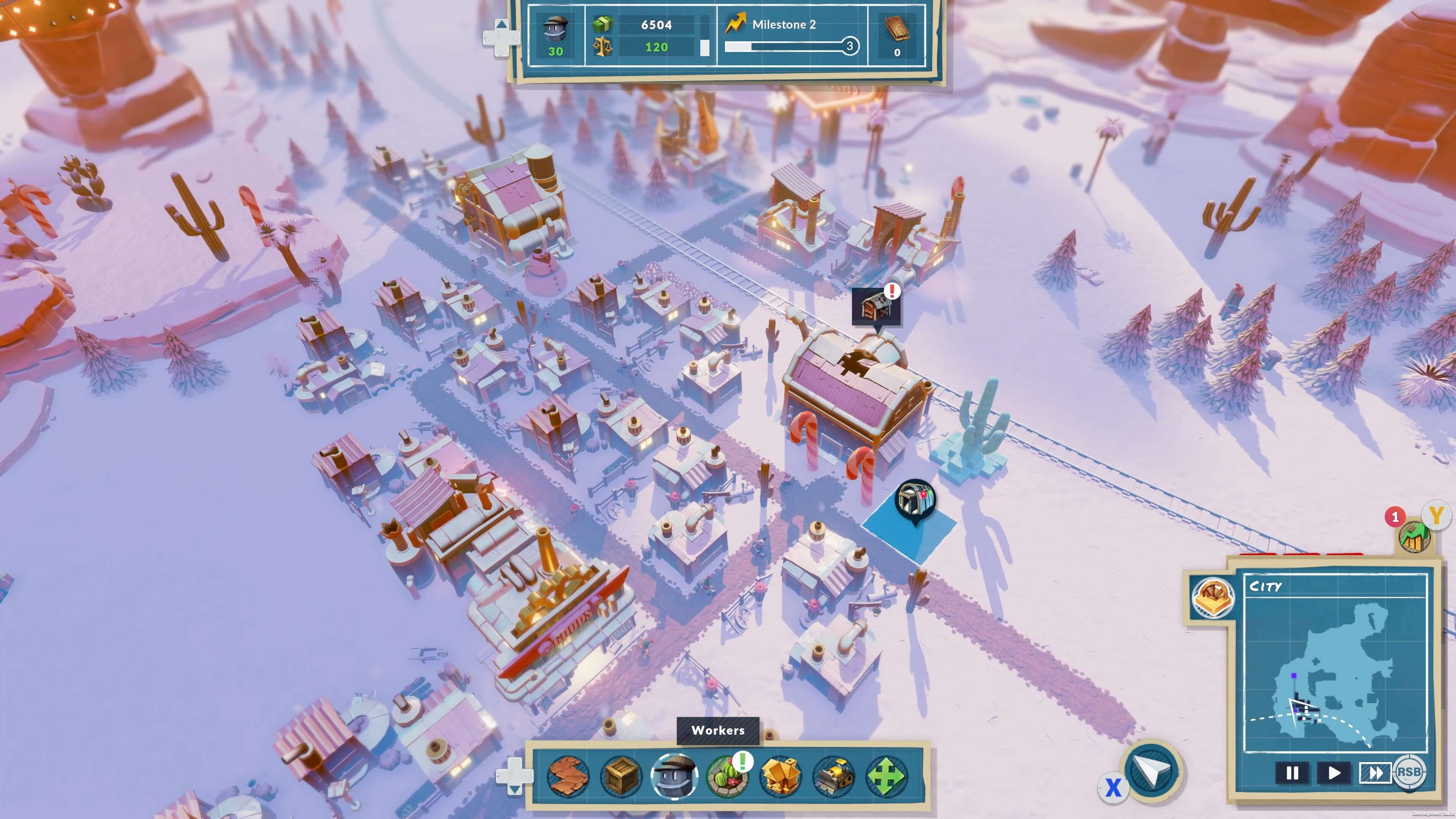This screenshot has height=819, width=1456.
Task: Pause the game speed
Action: [x=1292, y=773]
